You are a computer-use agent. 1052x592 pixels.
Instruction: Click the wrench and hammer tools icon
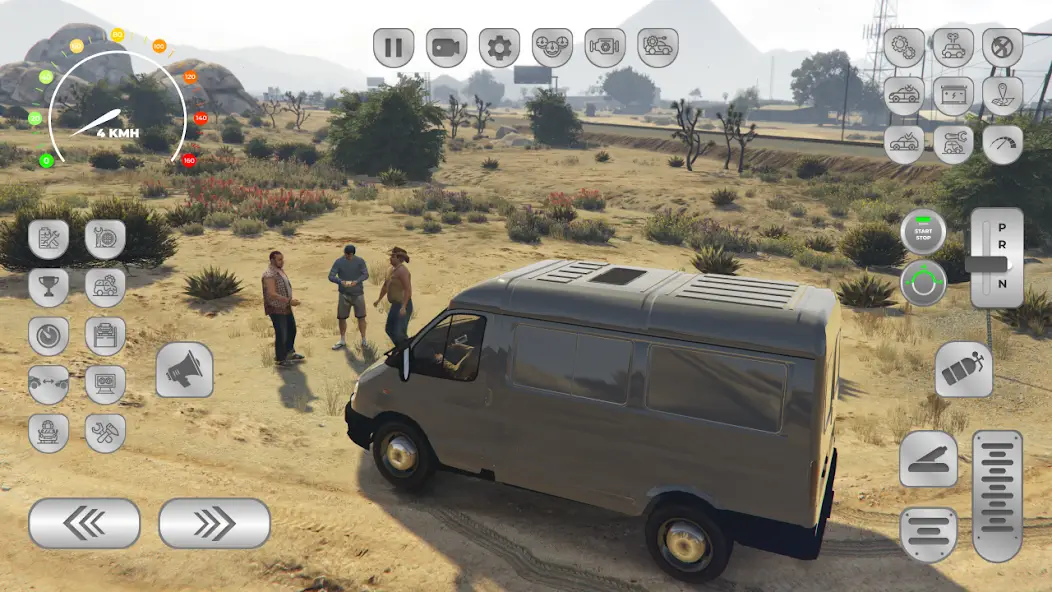tap(105, 432)
